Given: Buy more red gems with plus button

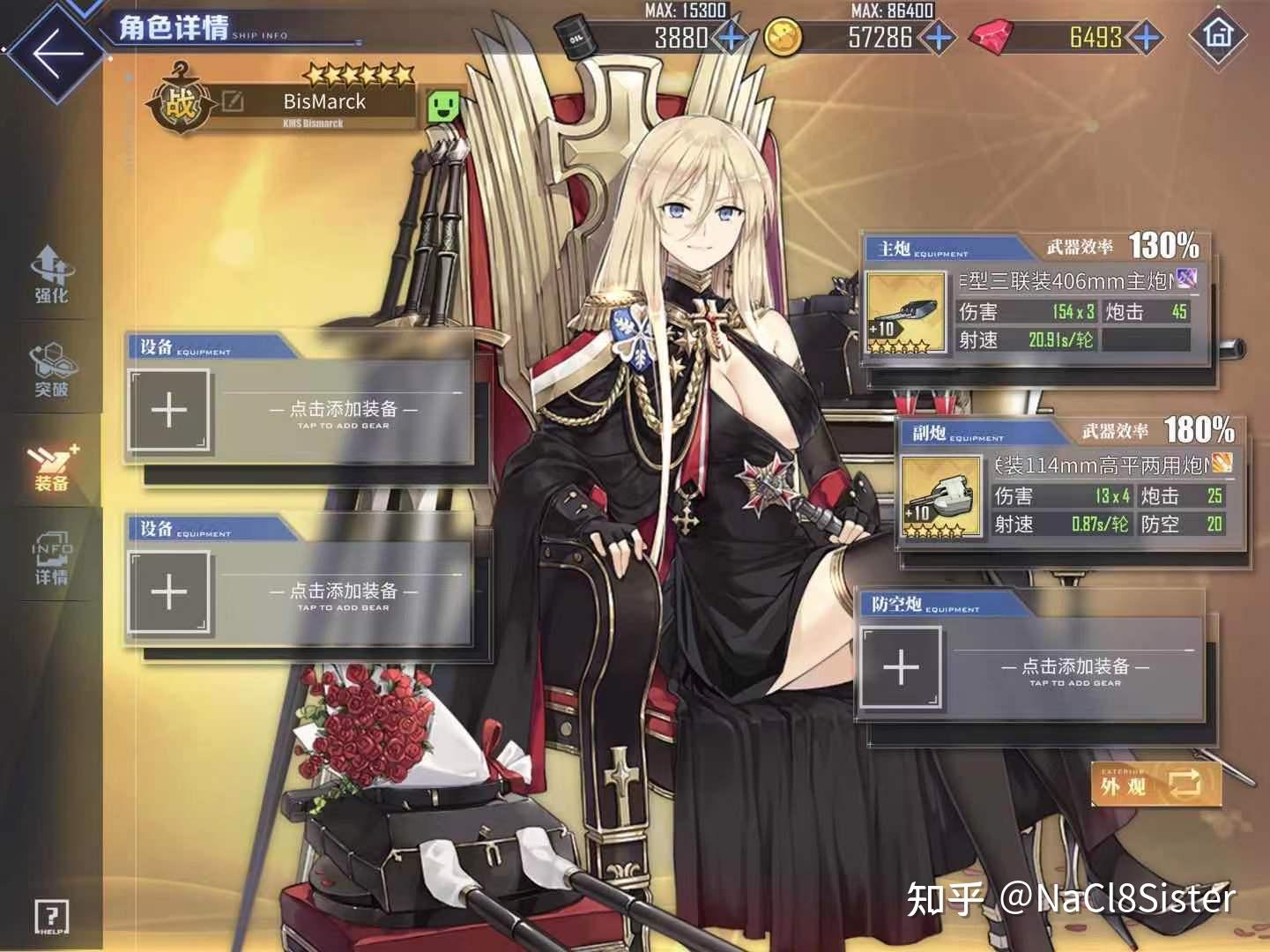Looking at the screenshot, I should (x=1145, y=38).
